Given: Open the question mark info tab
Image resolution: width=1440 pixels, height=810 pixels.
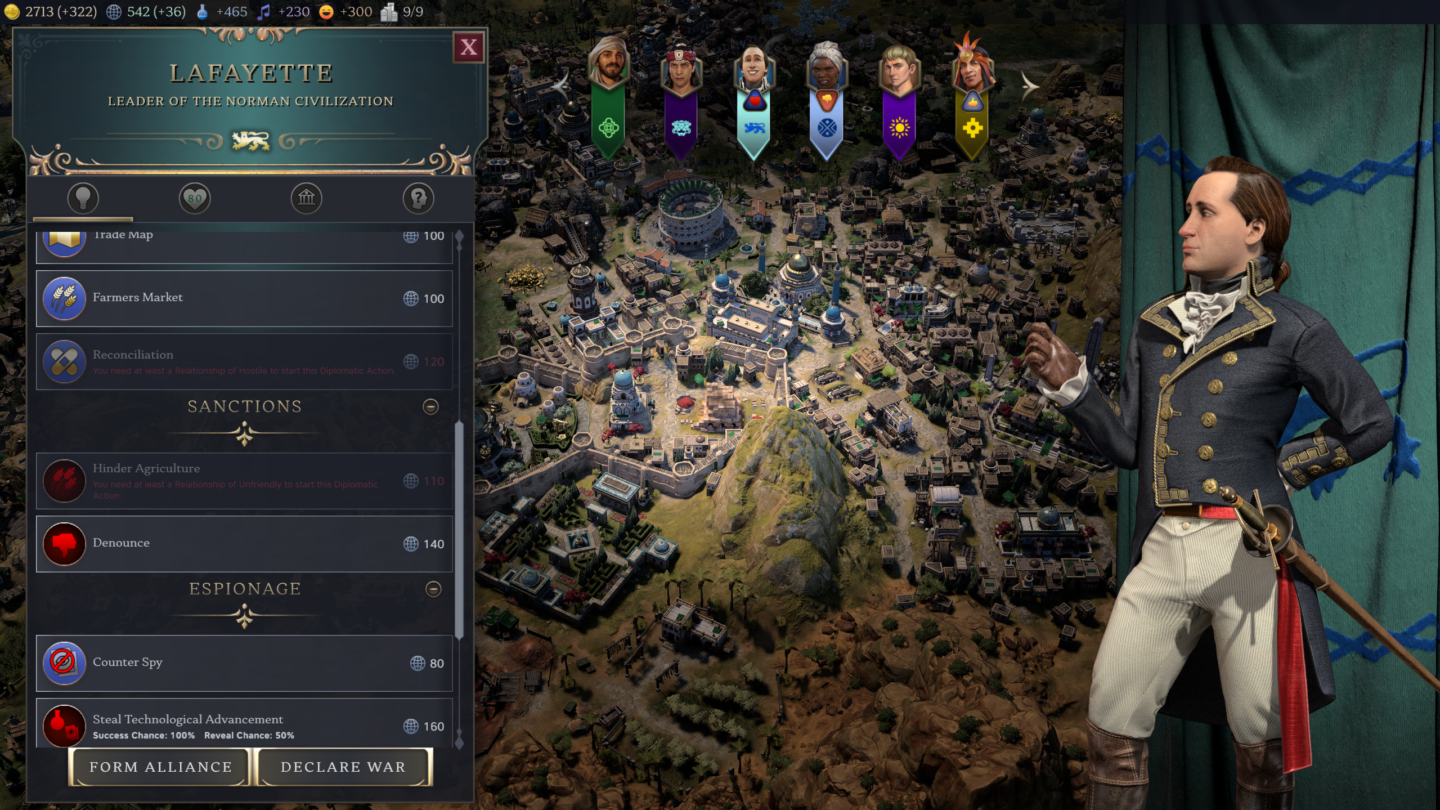Looking at the screenshot, I should 418,198.
